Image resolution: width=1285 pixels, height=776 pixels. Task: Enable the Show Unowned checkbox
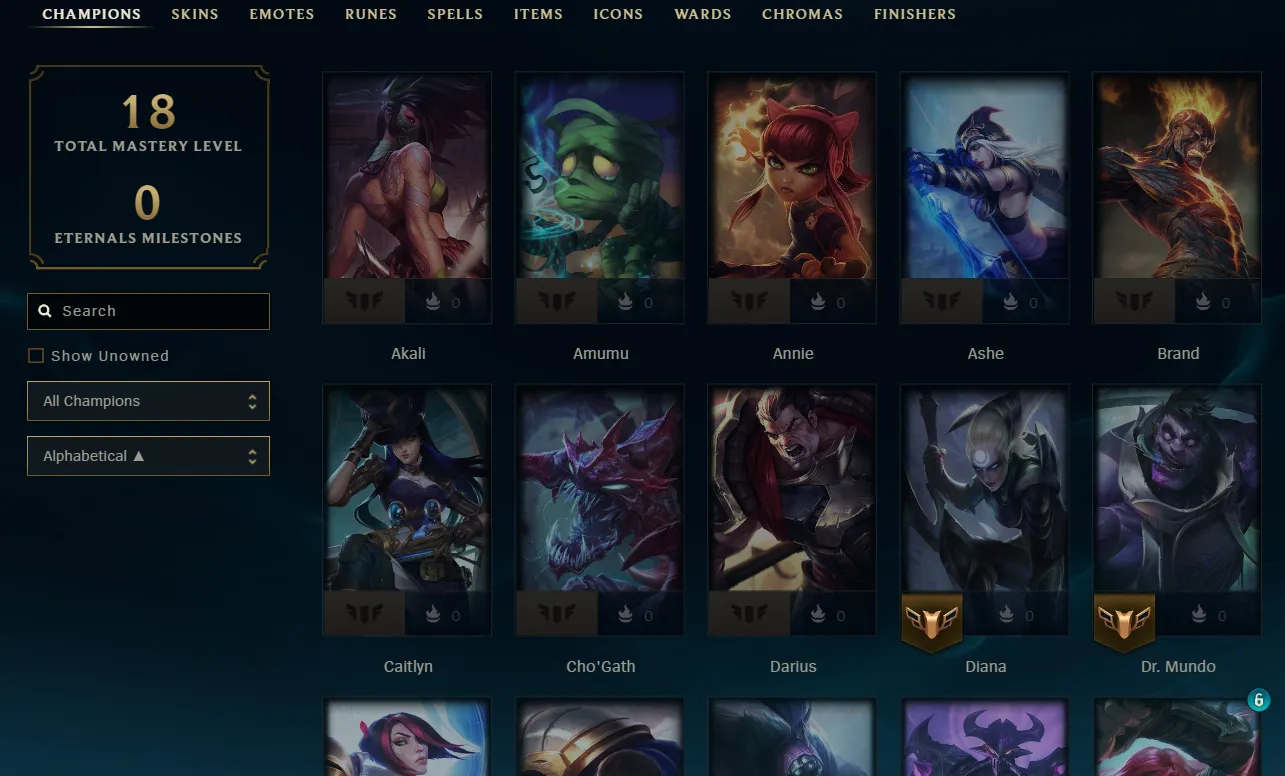pyautogui.click(x=36, y=355)
